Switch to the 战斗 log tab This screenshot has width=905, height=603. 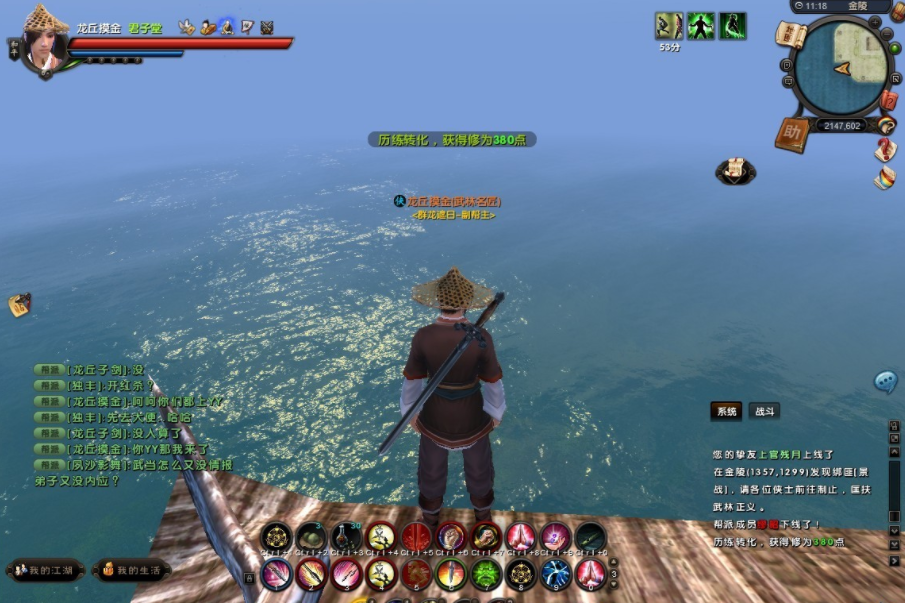[764, 411]
